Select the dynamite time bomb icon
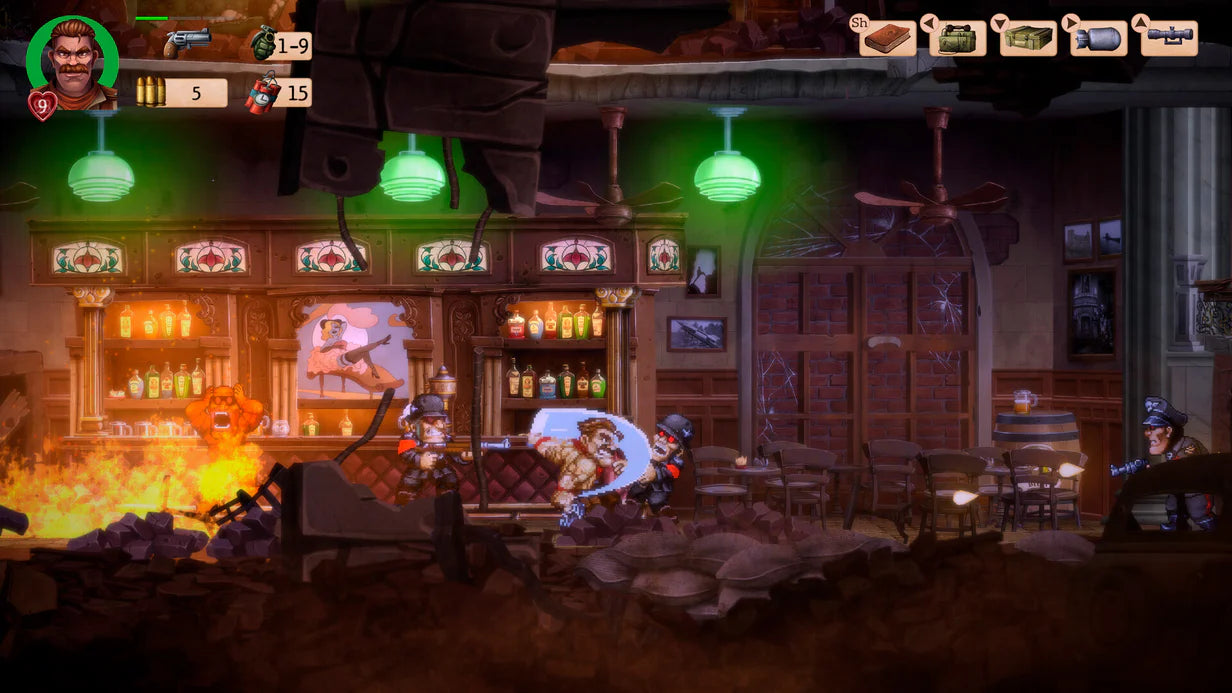 click(x=262, y=94)
